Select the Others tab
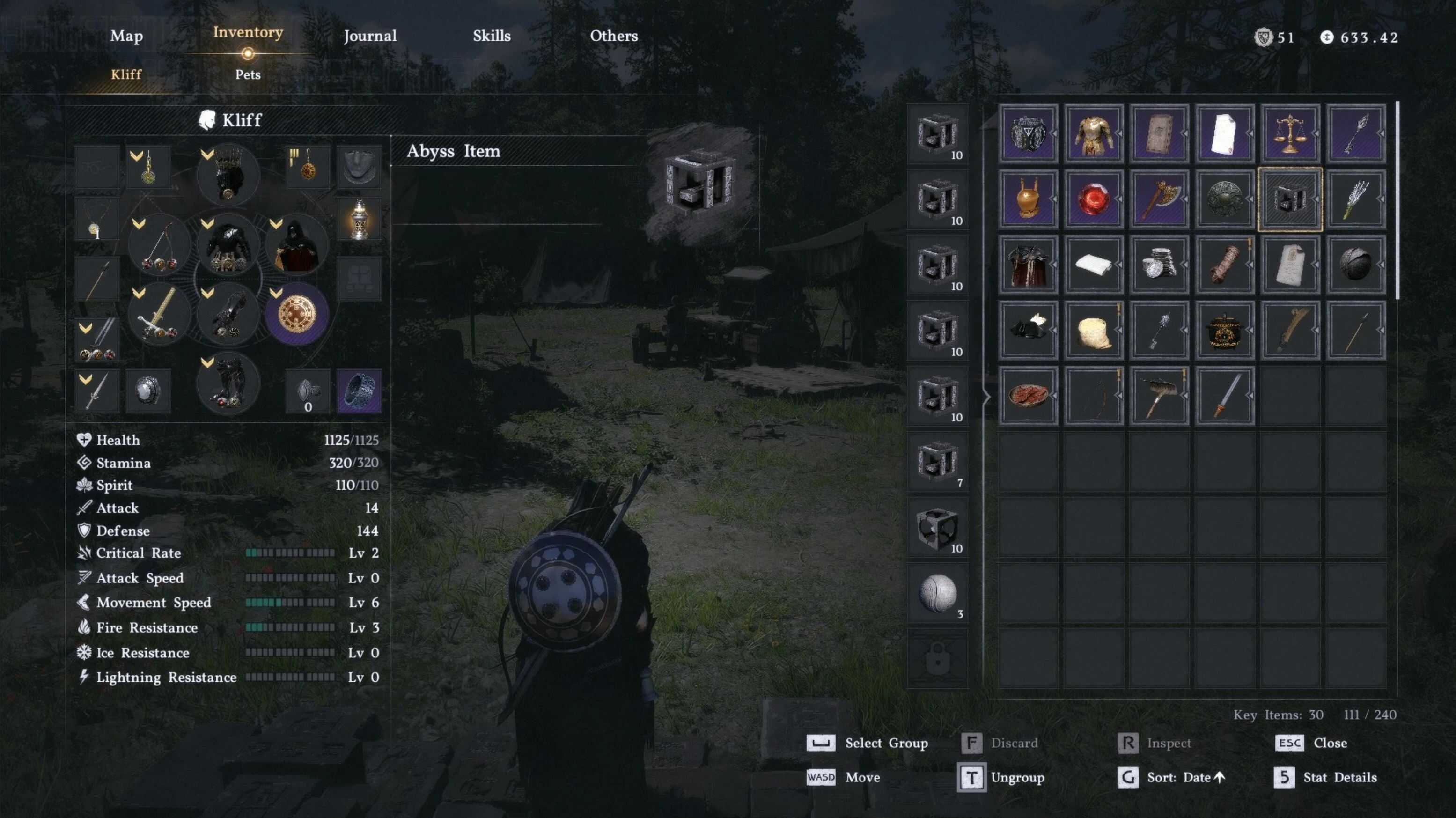 (613, 36)
